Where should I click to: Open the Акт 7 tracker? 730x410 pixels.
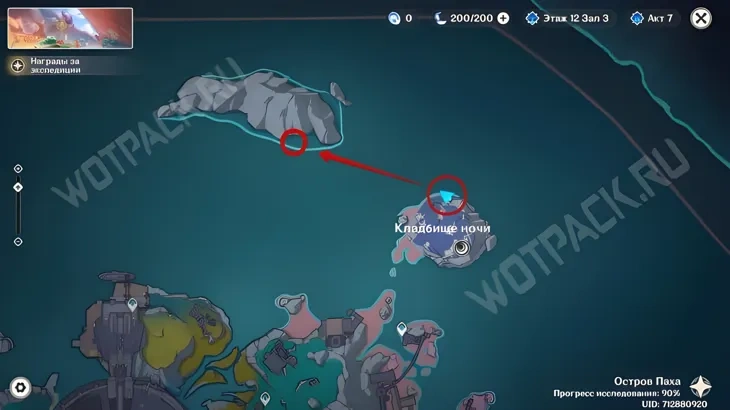click(651, 18)
